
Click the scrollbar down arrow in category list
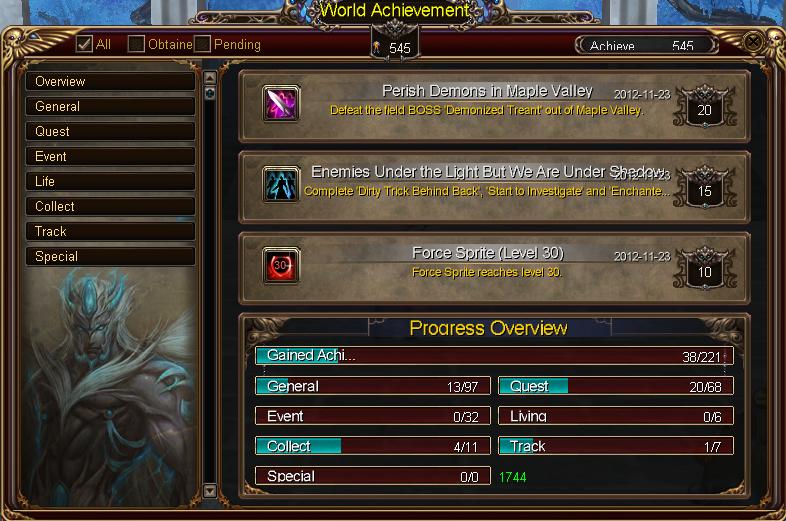tap(210, 490)
